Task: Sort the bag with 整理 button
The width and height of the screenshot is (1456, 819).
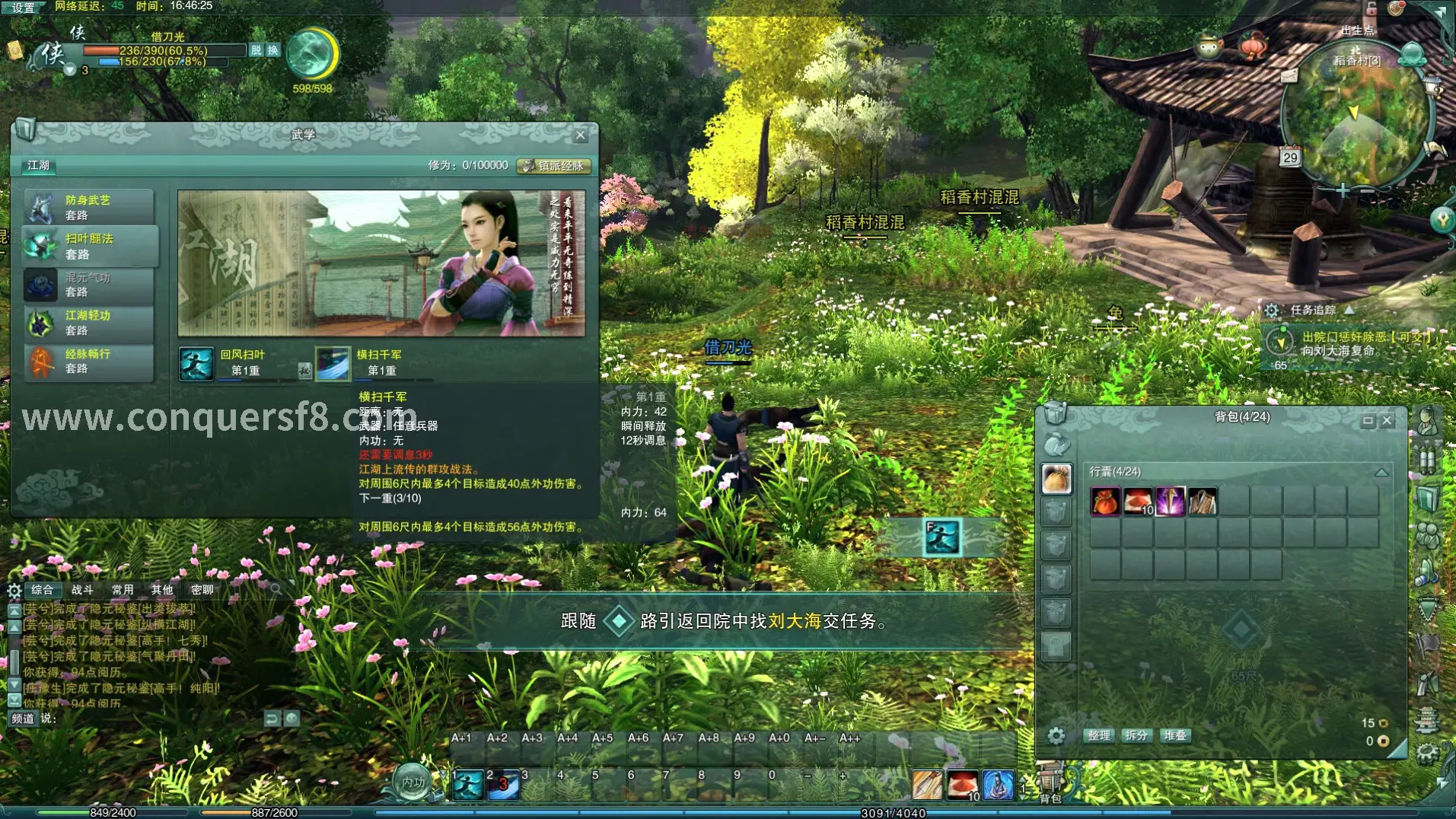Action: point(1098,735)
